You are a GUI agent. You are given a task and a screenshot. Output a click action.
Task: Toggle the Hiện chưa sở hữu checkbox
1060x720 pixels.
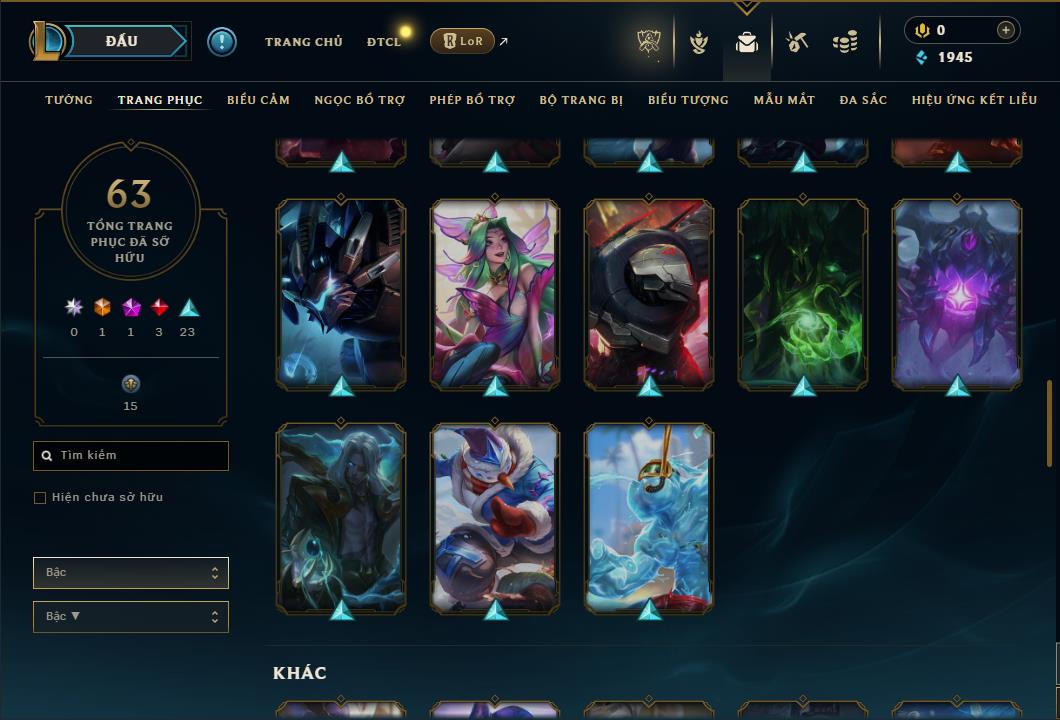point(40,498)
